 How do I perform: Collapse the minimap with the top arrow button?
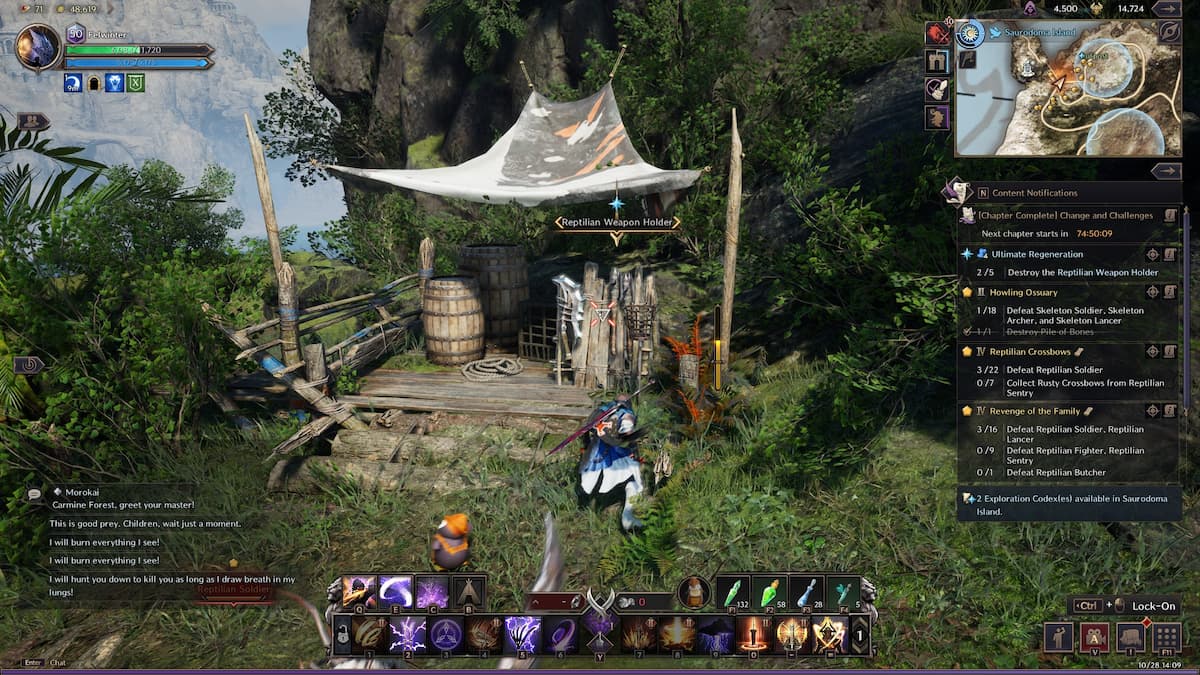click(1166, 8)
